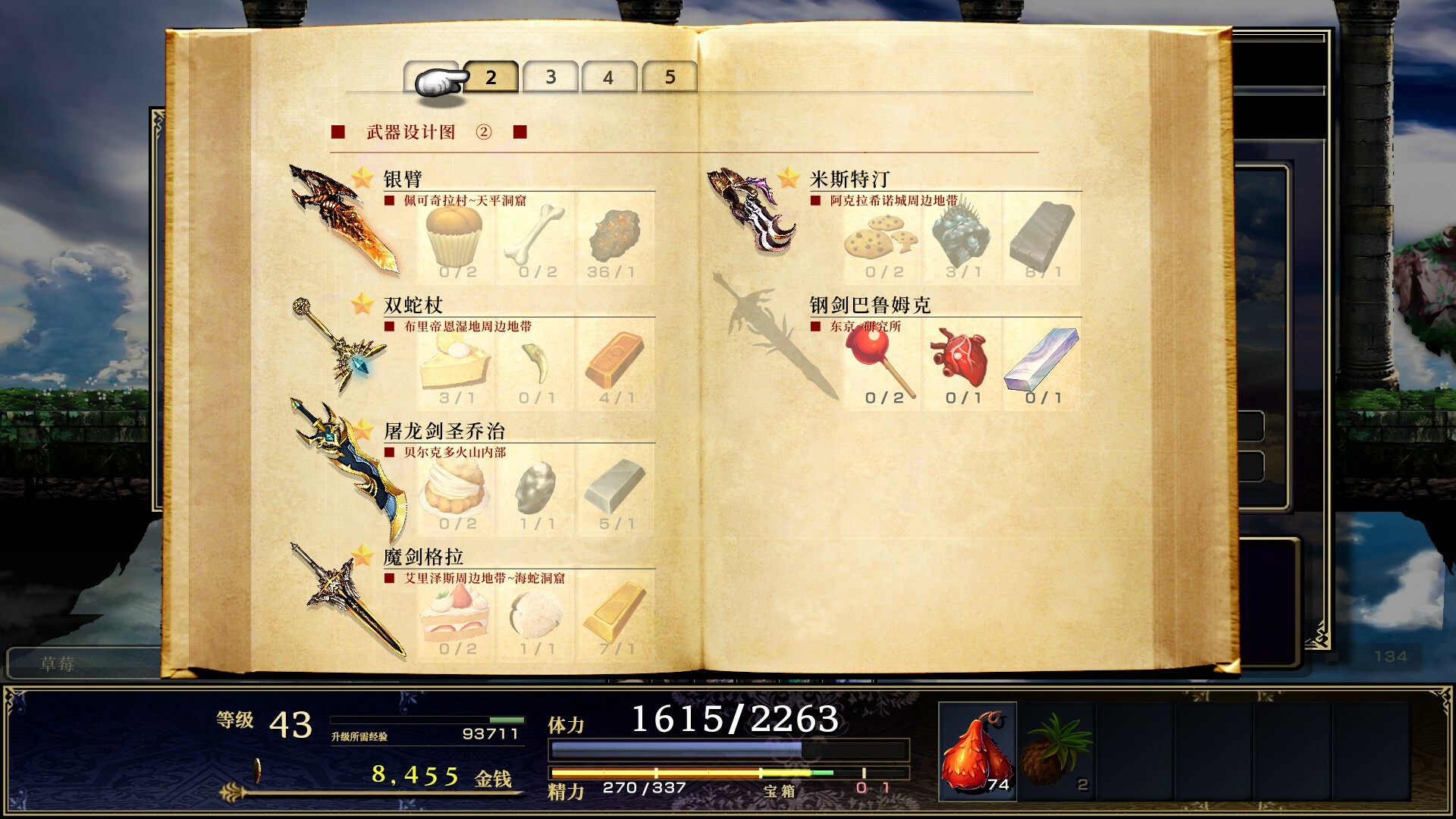Click the muffin ingredient icon under 银臂
The width and height of the screenshot is (1456, 819).
point(453,235)
